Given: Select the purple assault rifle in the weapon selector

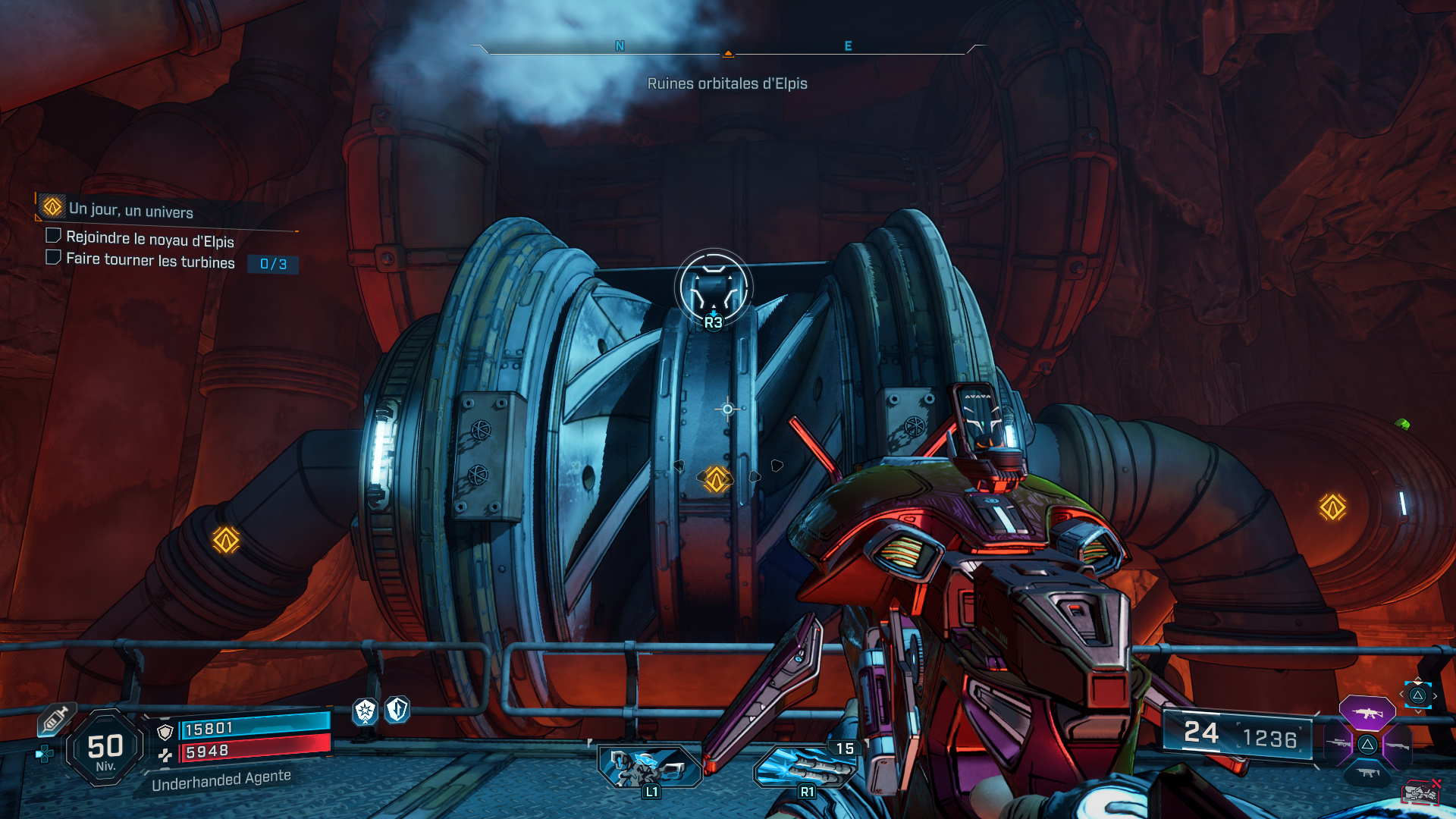Looking at the screenshot, I should coord(1368,714).
